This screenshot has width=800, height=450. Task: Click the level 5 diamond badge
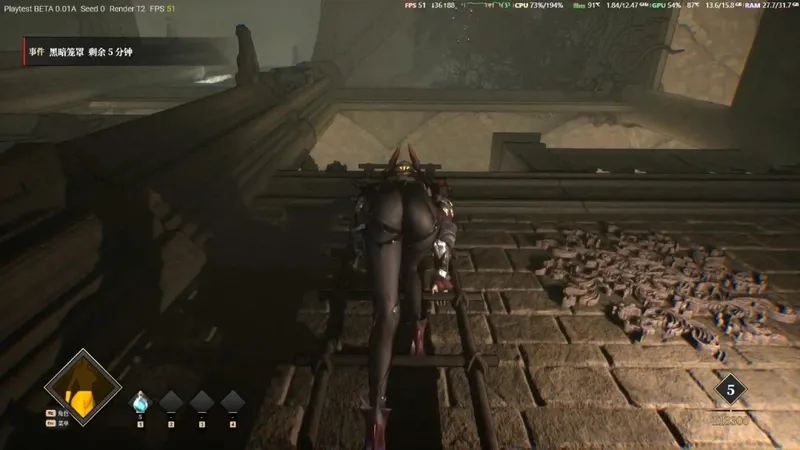tap(730, 391)
